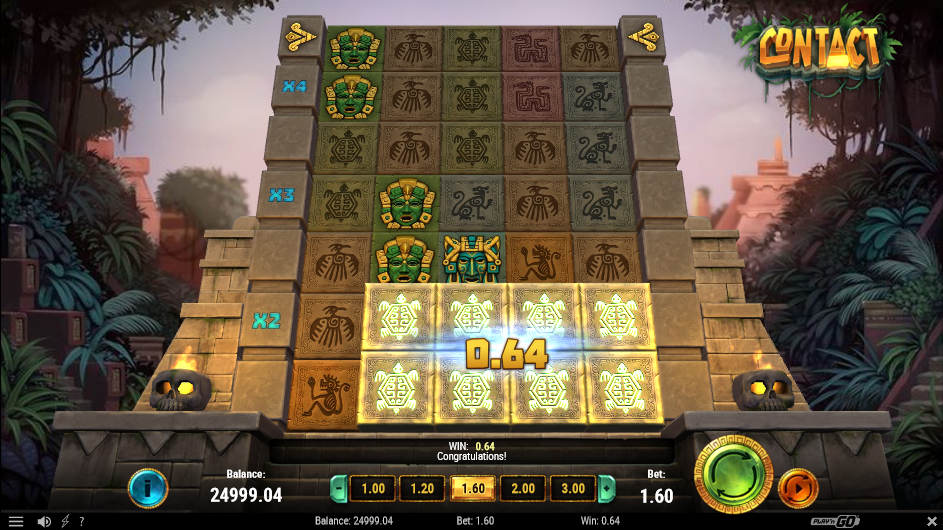Select the 3.00 bet value
943x530 pixels.
(x=573, y=488)
